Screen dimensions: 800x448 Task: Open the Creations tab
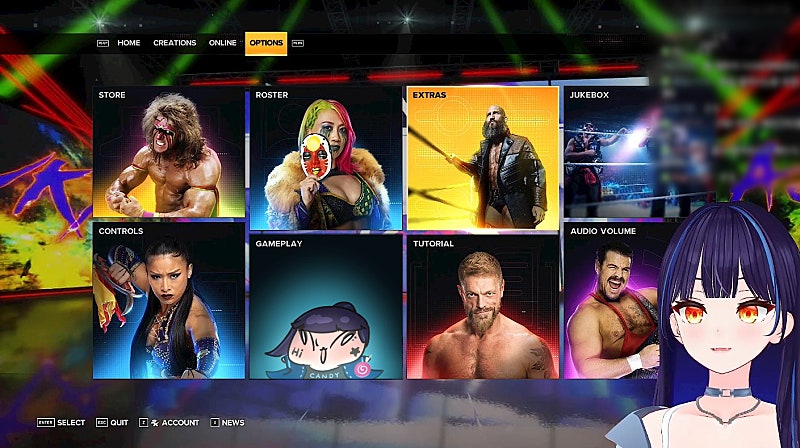174,43
